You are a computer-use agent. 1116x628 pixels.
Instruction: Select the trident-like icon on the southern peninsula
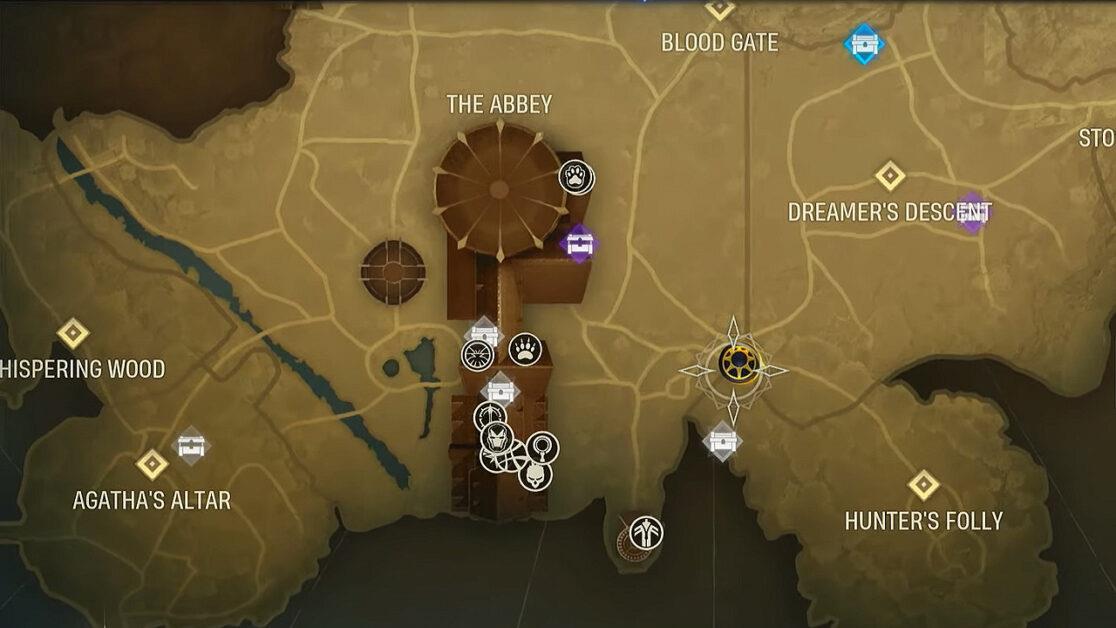coord(647,532)
